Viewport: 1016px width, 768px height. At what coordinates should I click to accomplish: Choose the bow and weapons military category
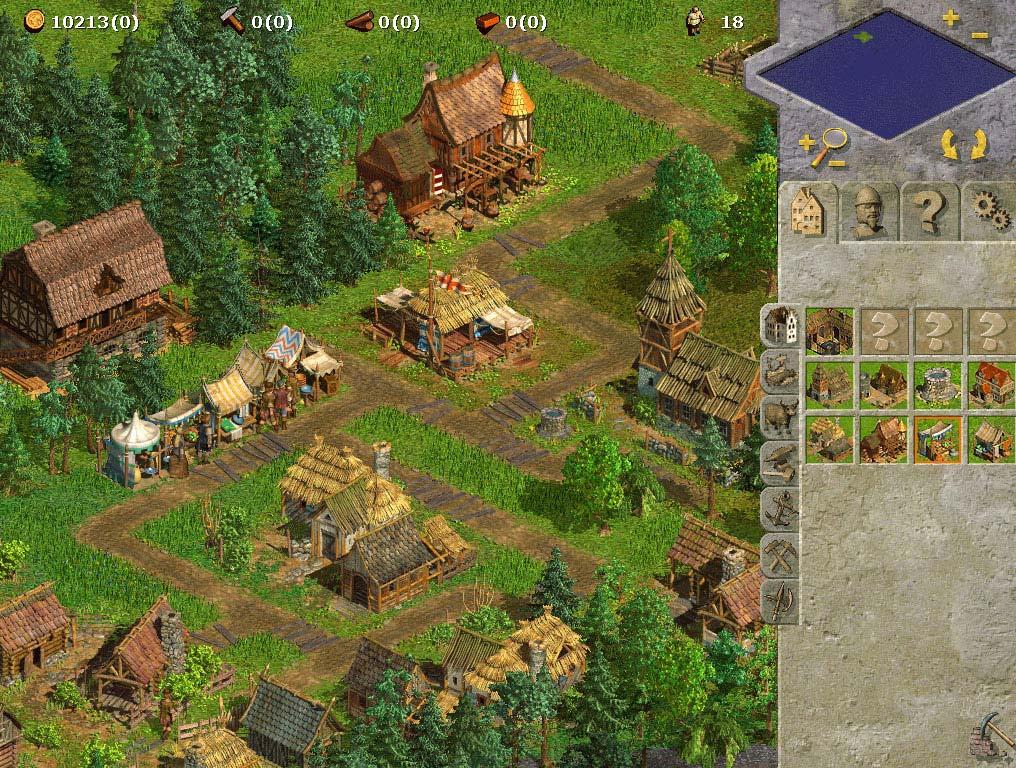click(779, 601)
